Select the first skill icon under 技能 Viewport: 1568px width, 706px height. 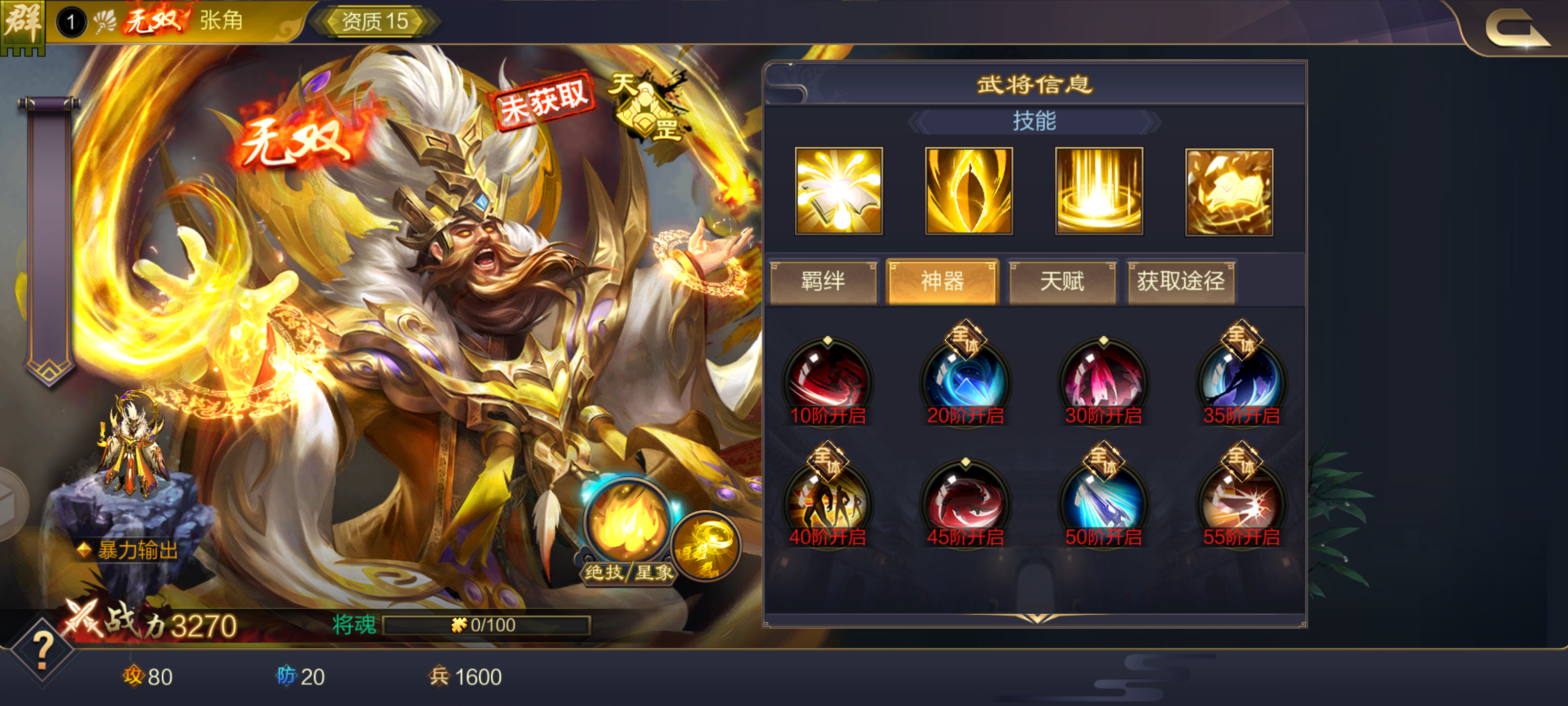coord(840,191)
